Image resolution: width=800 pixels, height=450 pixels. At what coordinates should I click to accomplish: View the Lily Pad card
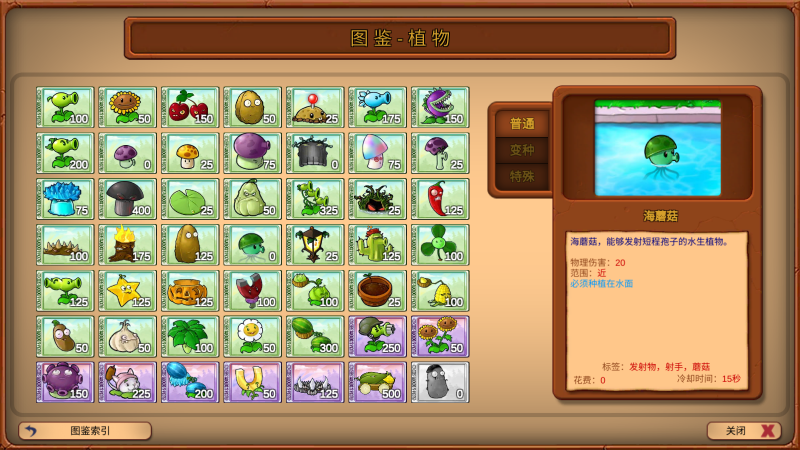point(190,198)
